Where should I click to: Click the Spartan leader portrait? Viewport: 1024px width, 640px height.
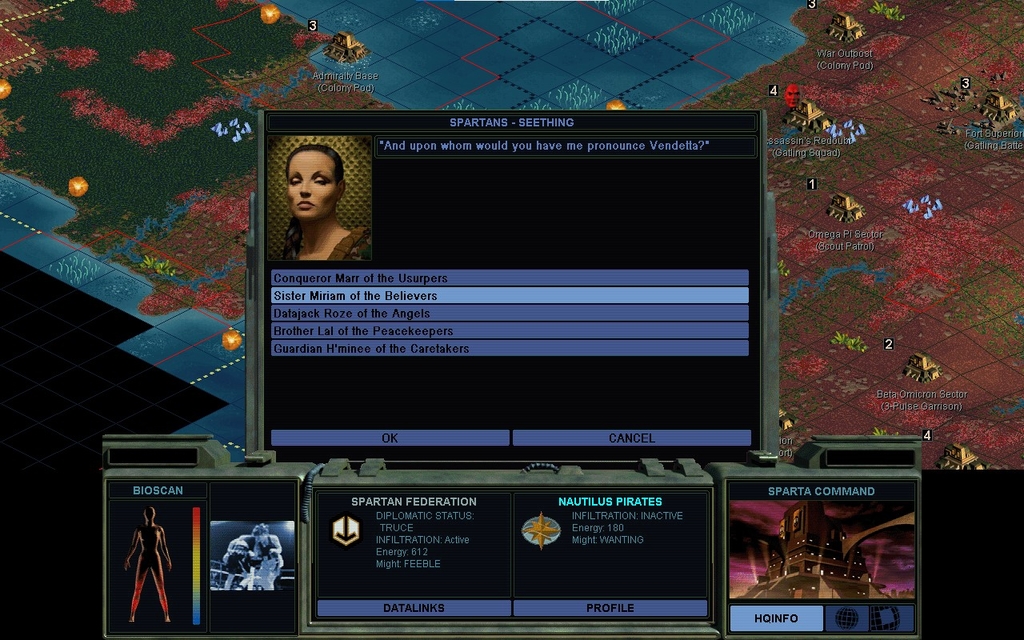coord(319,198)
